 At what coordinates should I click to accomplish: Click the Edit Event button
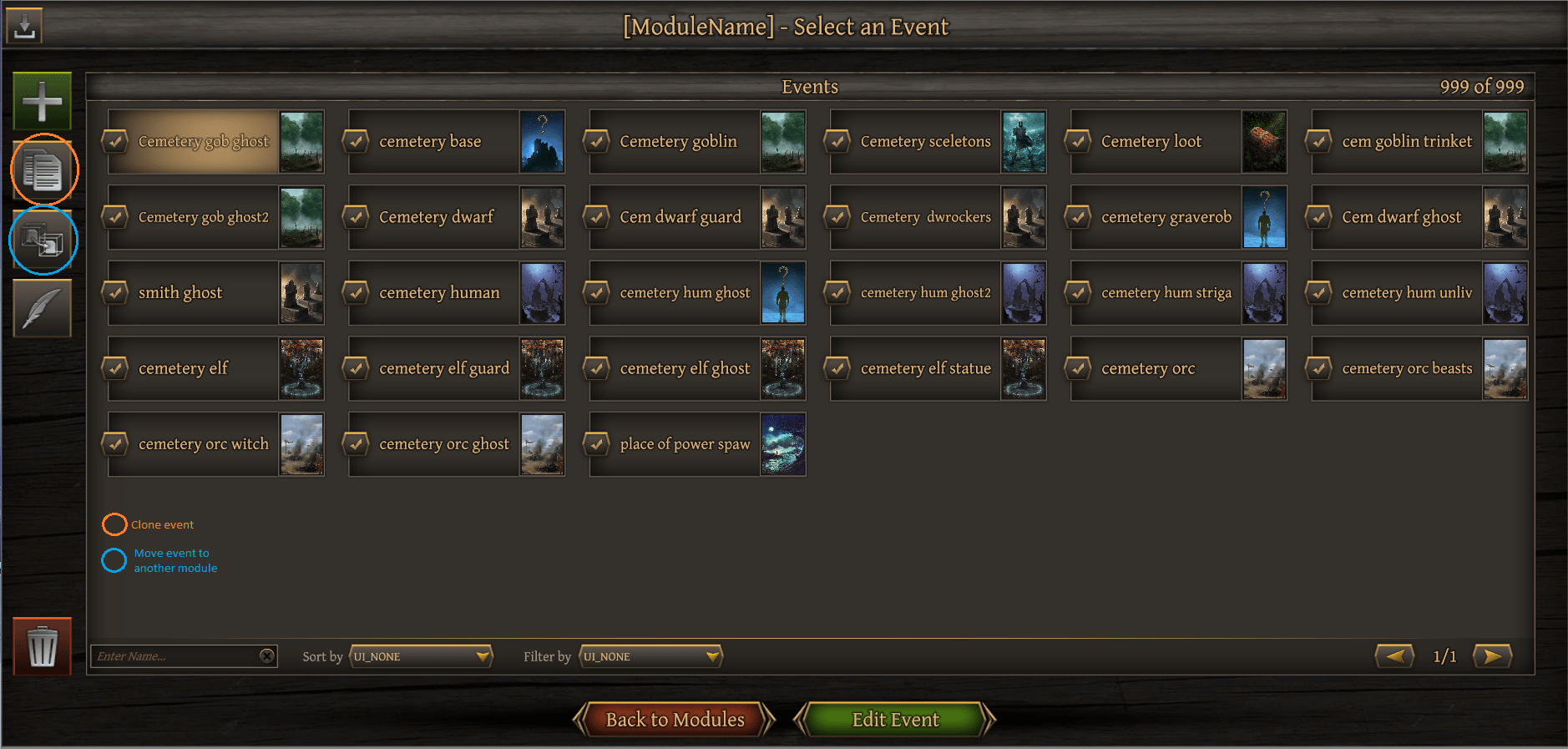pos(894,719)
